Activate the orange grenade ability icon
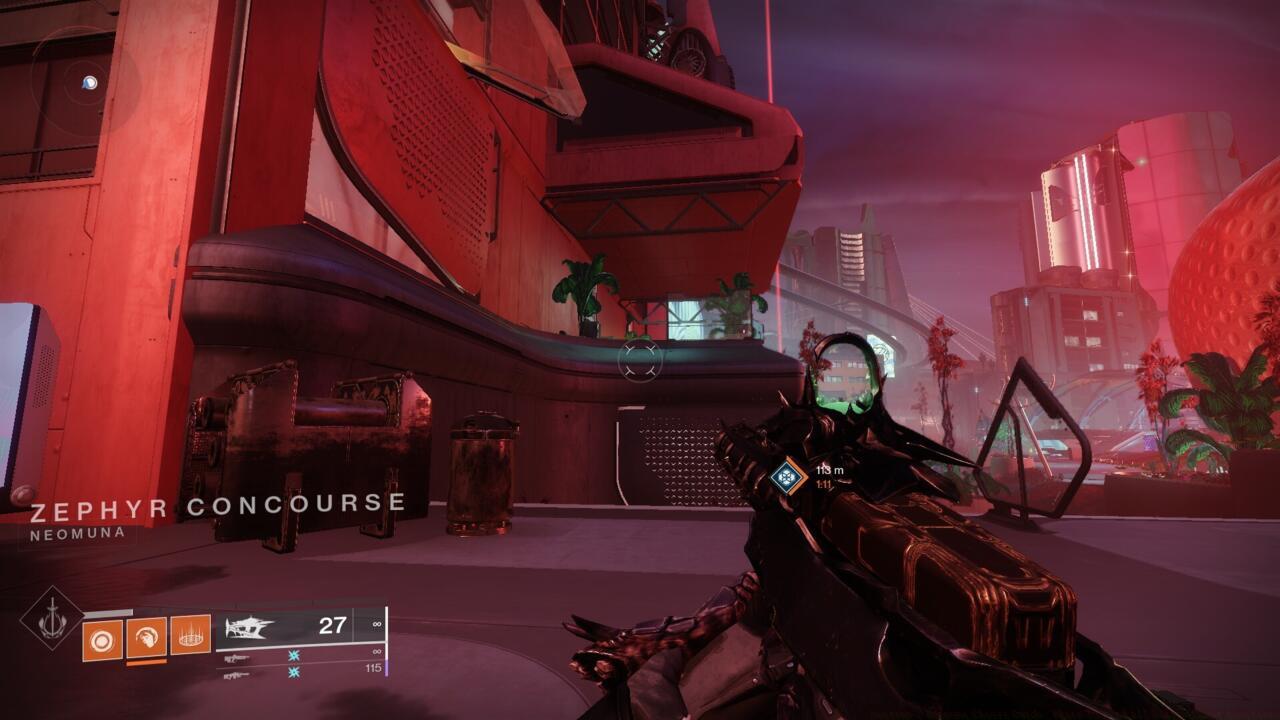 [102, 640]
